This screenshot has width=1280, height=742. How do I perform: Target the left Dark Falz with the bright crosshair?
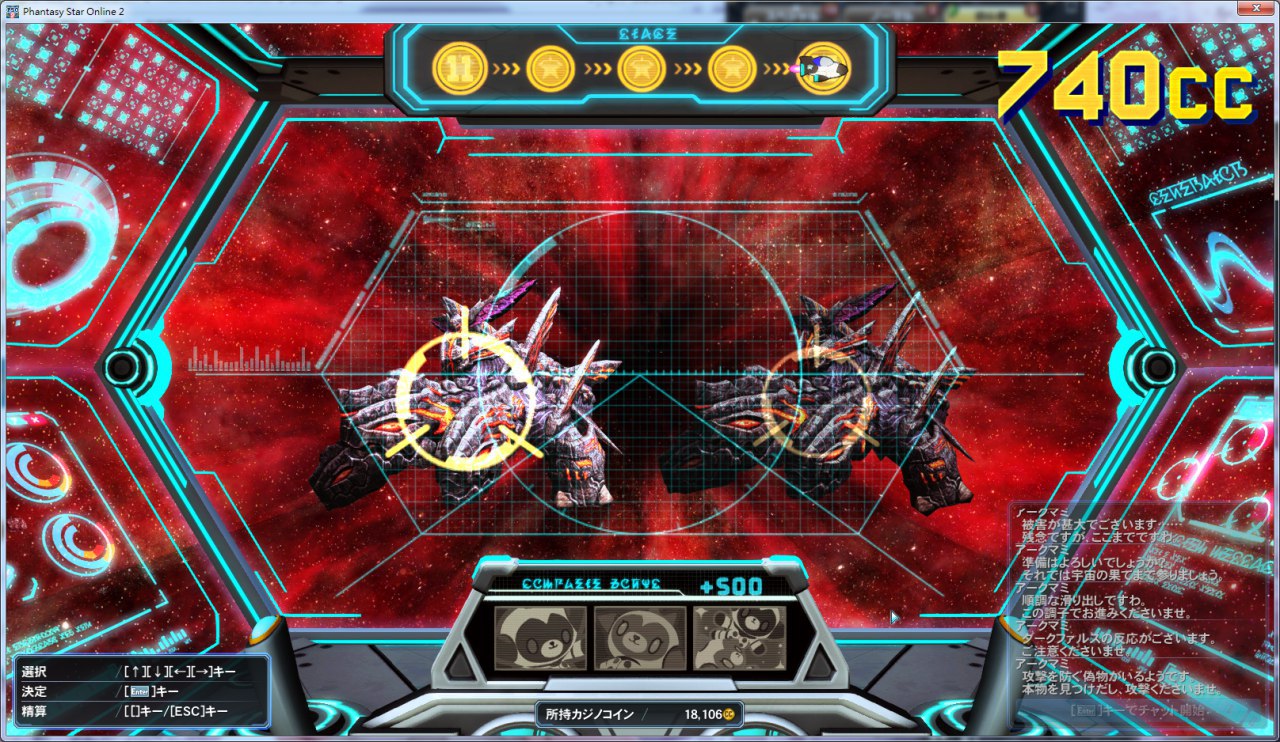click(x=463, y=401)
